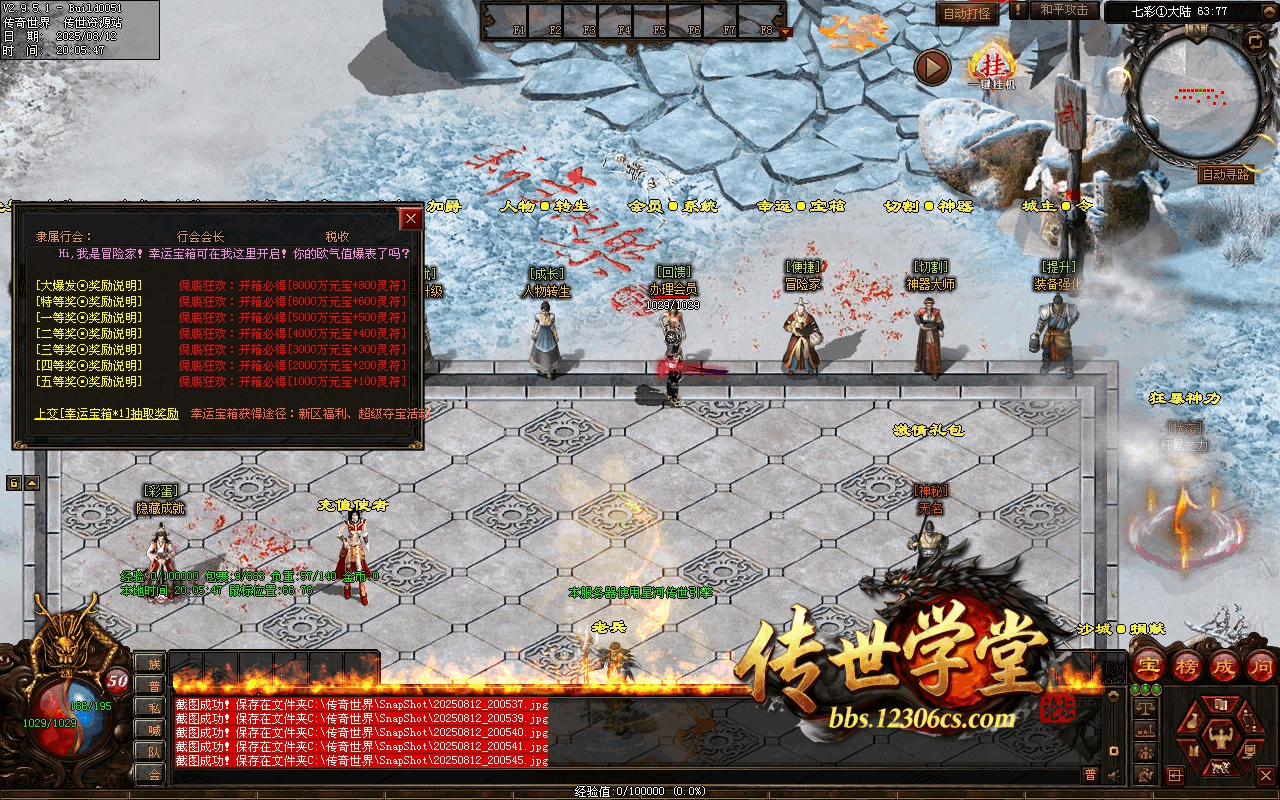Open the 大爆发 reward description
1280x800 pixels.
coord(88,286)
